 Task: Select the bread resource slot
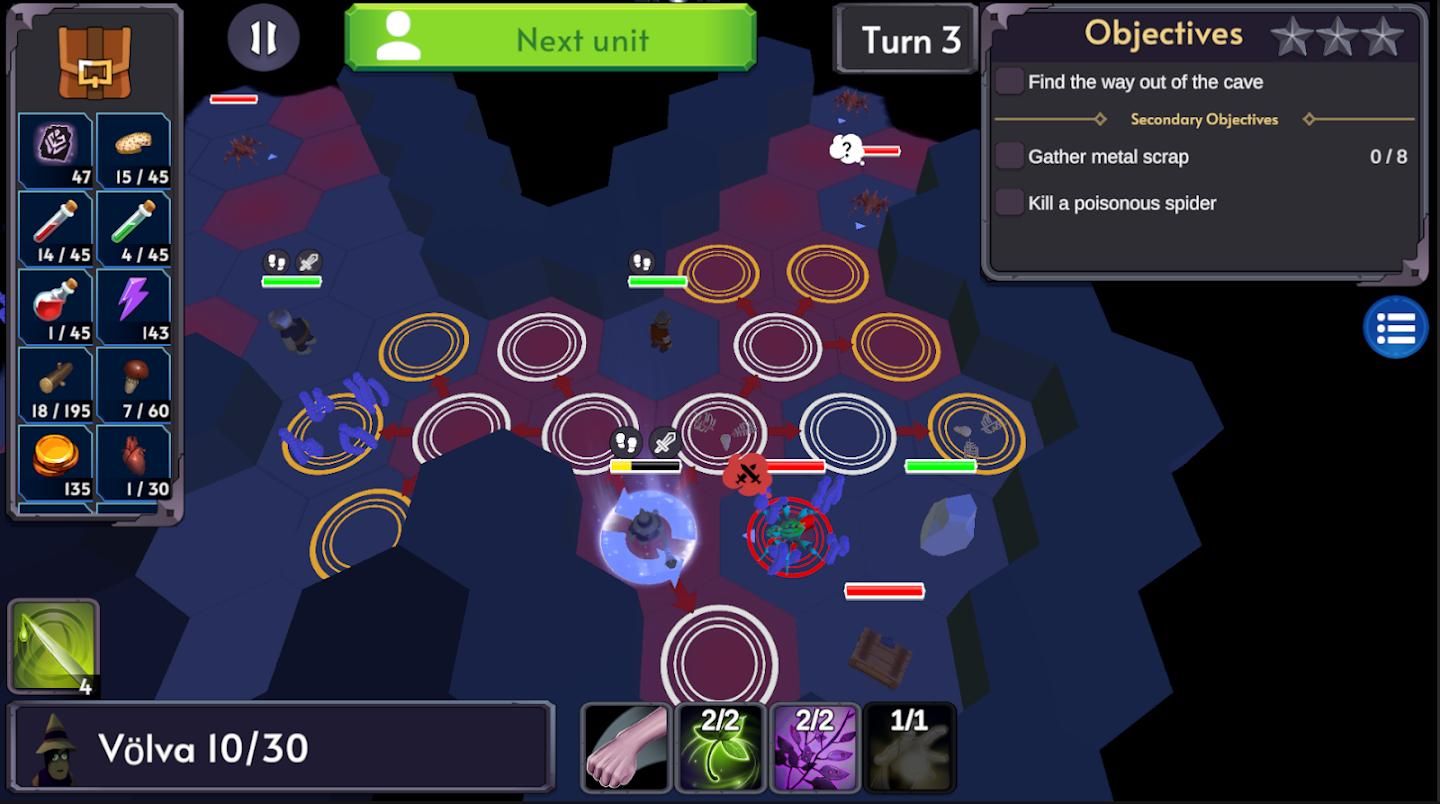tap(134, 150)
